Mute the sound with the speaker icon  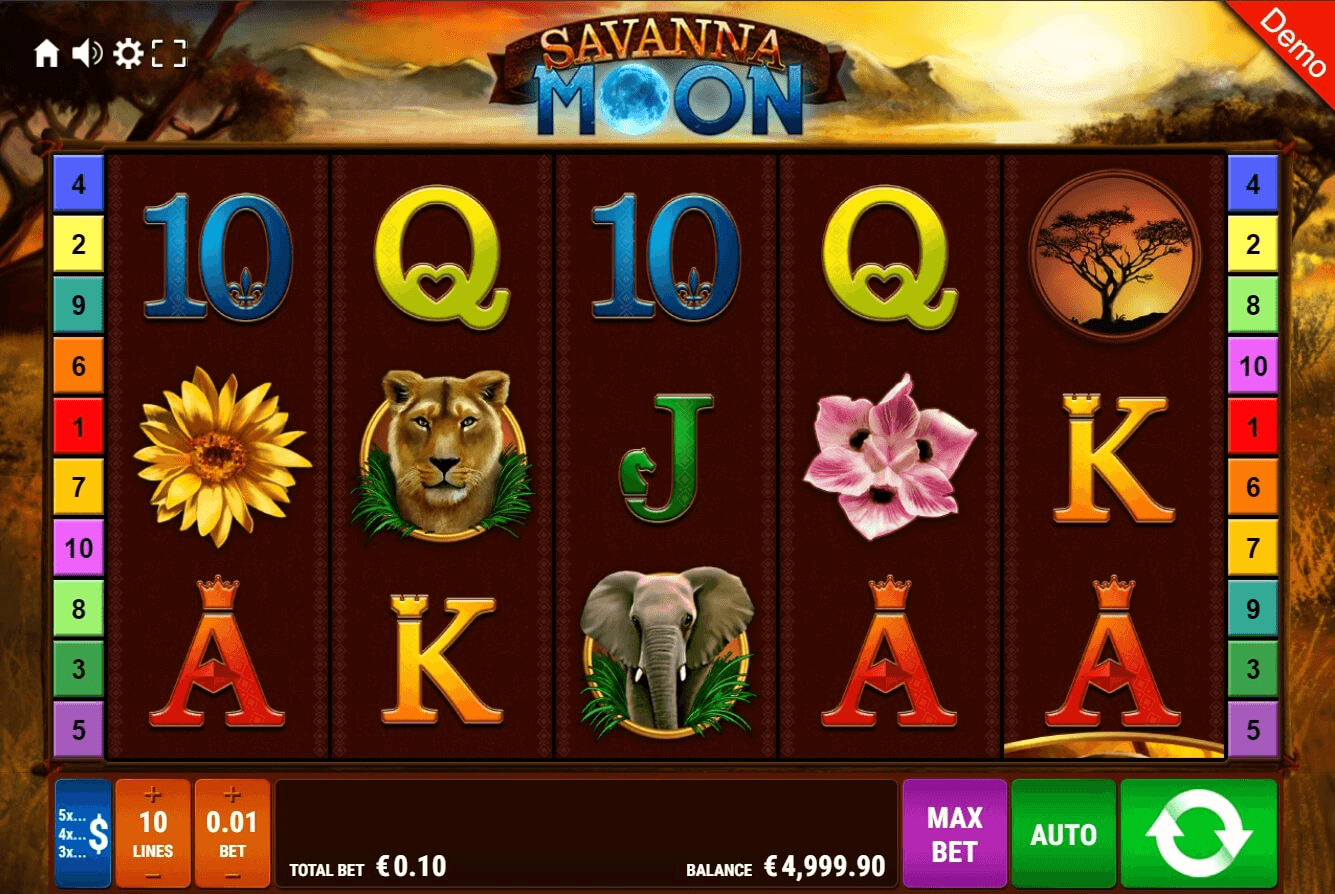(x=89, y=54)
